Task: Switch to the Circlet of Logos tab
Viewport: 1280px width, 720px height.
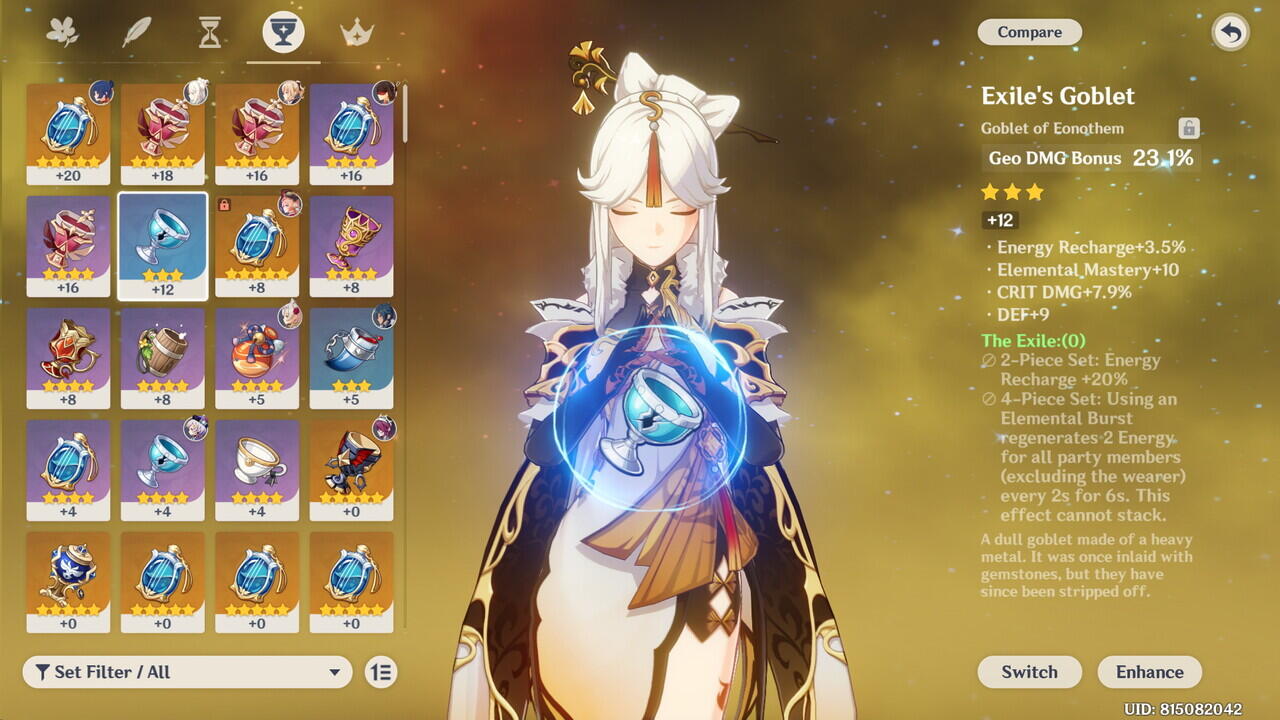Action: point(357,32)
